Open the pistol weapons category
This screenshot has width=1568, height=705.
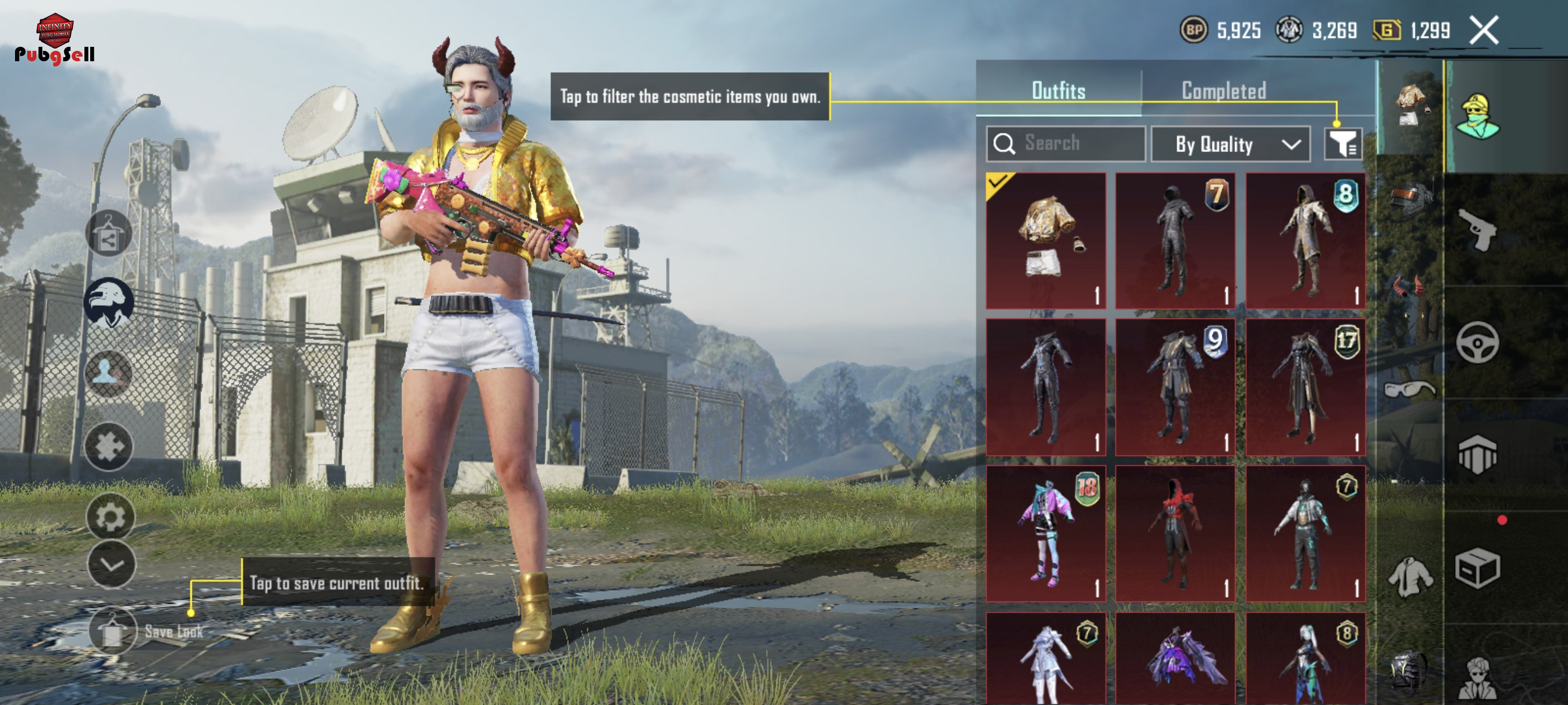1477,230
